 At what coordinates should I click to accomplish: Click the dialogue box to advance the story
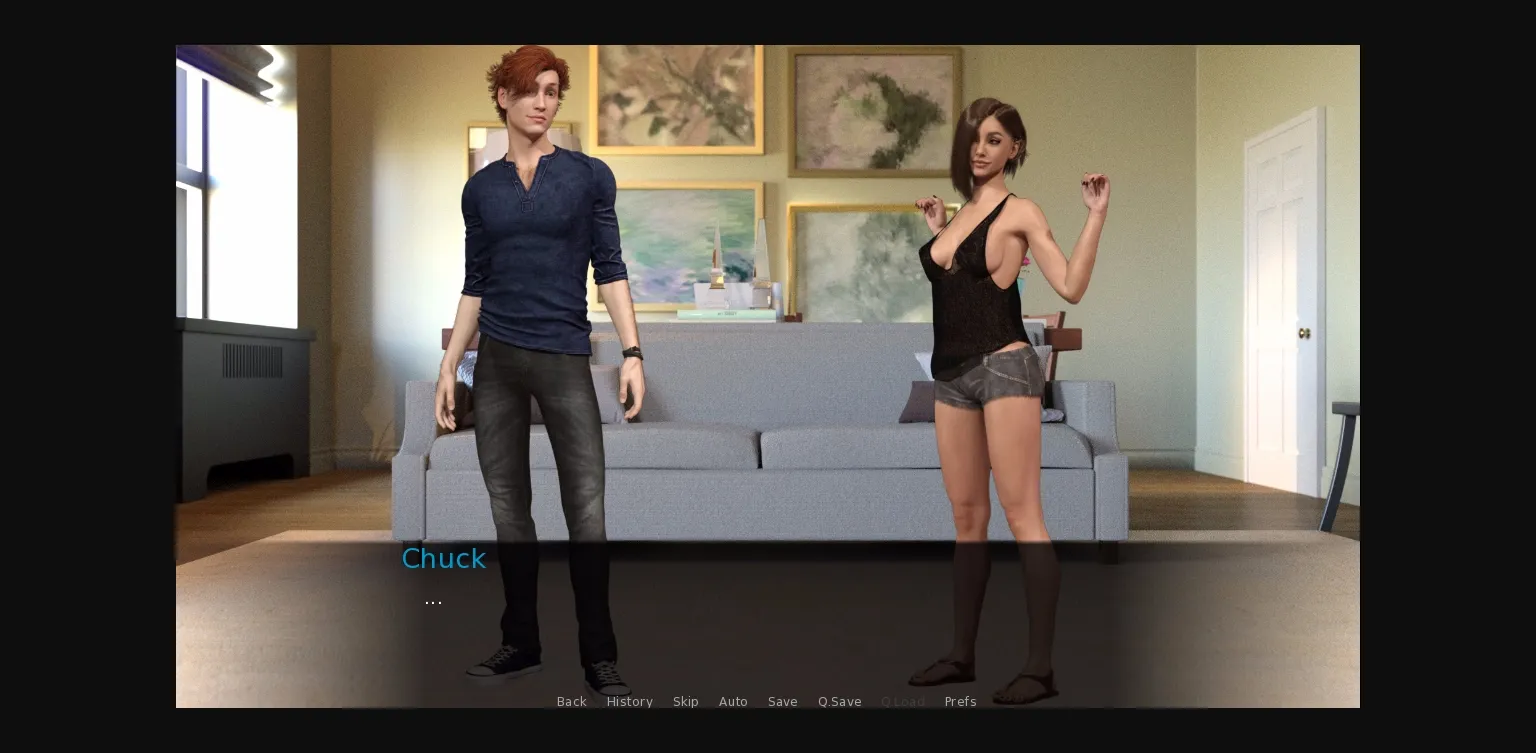[768, 620]
